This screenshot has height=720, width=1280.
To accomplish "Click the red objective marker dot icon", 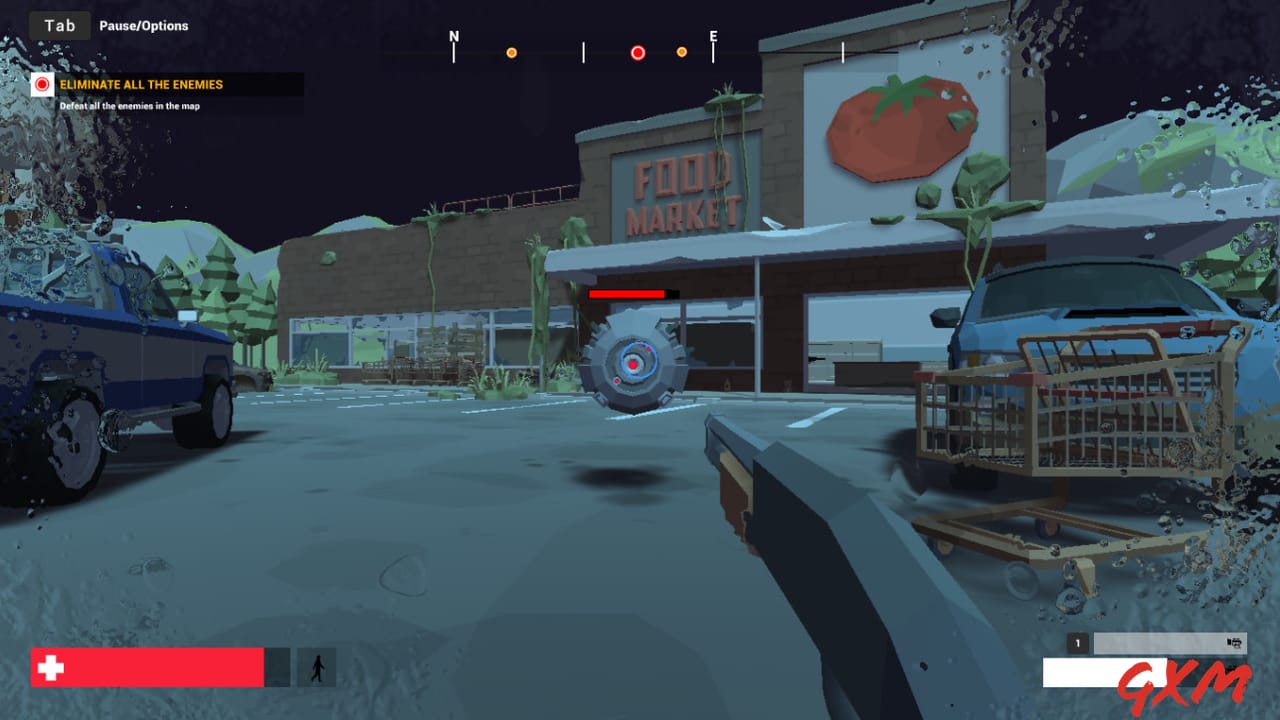I will click(x=42, y=85).
